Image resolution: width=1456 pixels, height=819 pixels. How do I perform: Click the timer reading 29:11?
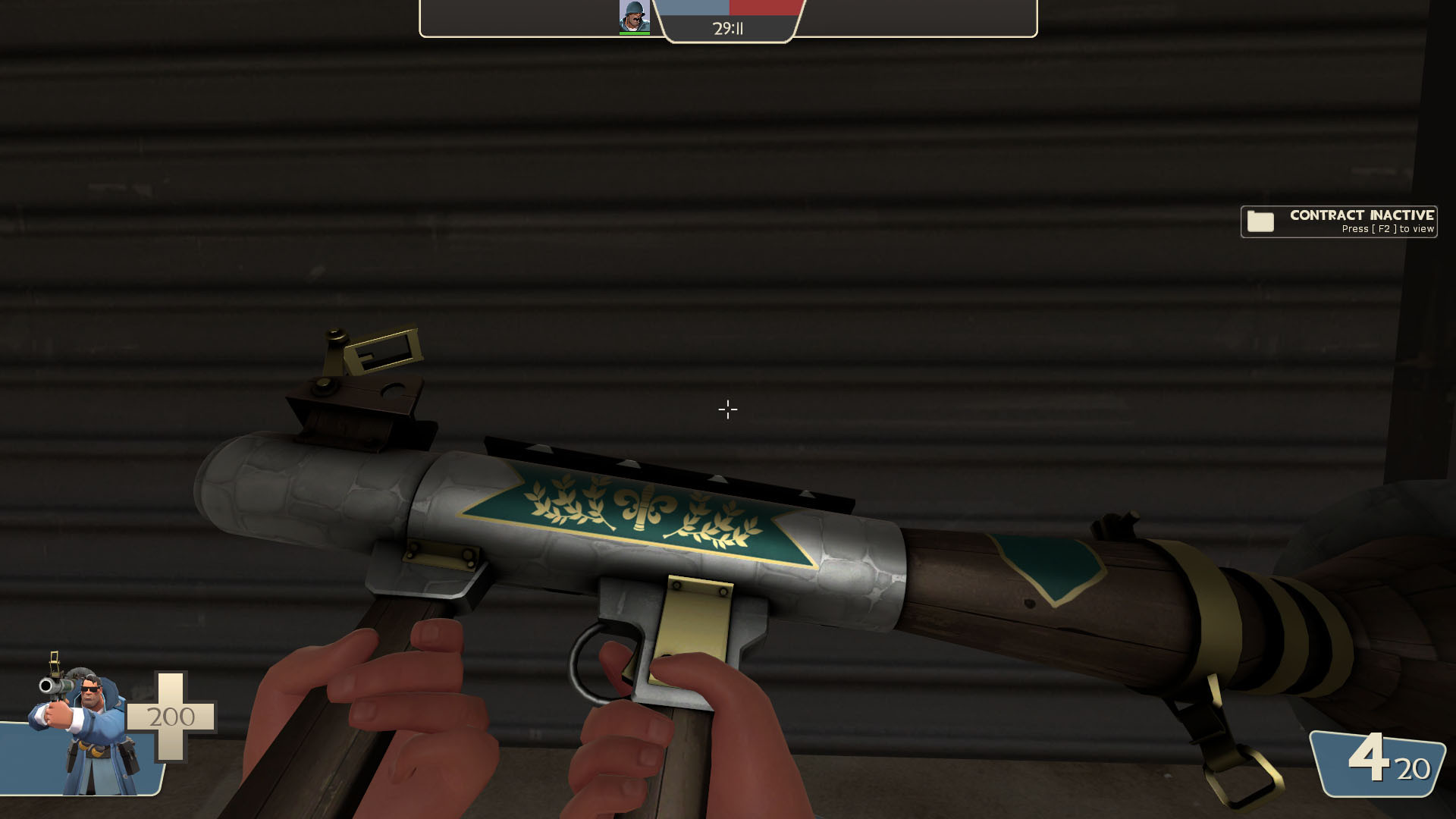[x=728, y=29]
